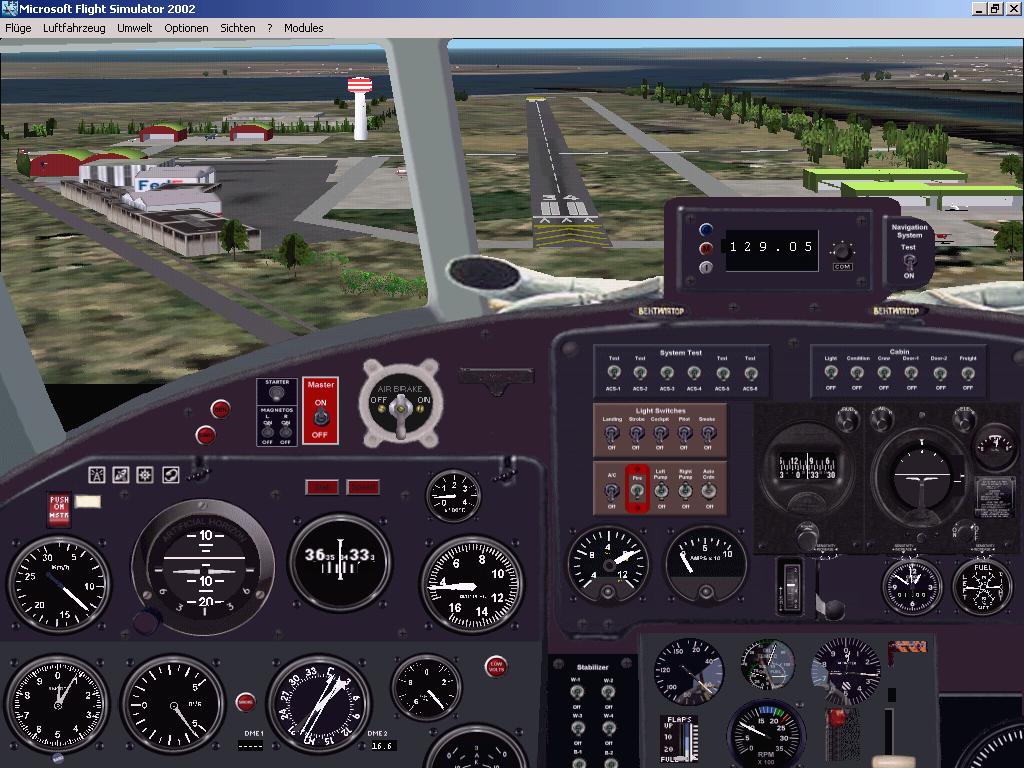Flip the red Fire switch

636,491
